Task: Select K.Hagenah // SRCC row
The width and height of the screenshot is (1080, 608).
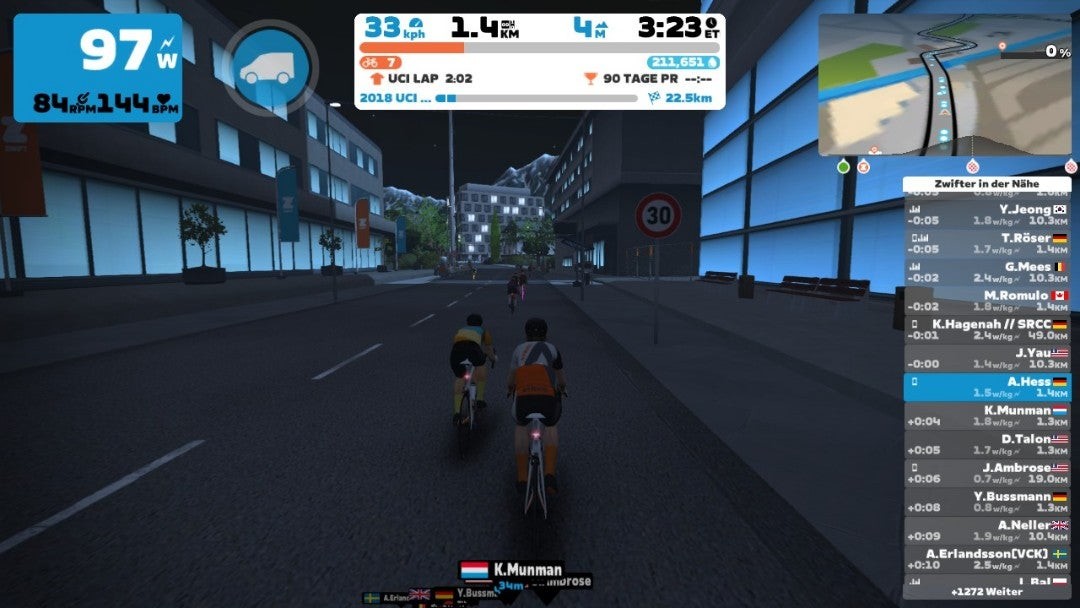Action: 987,329
